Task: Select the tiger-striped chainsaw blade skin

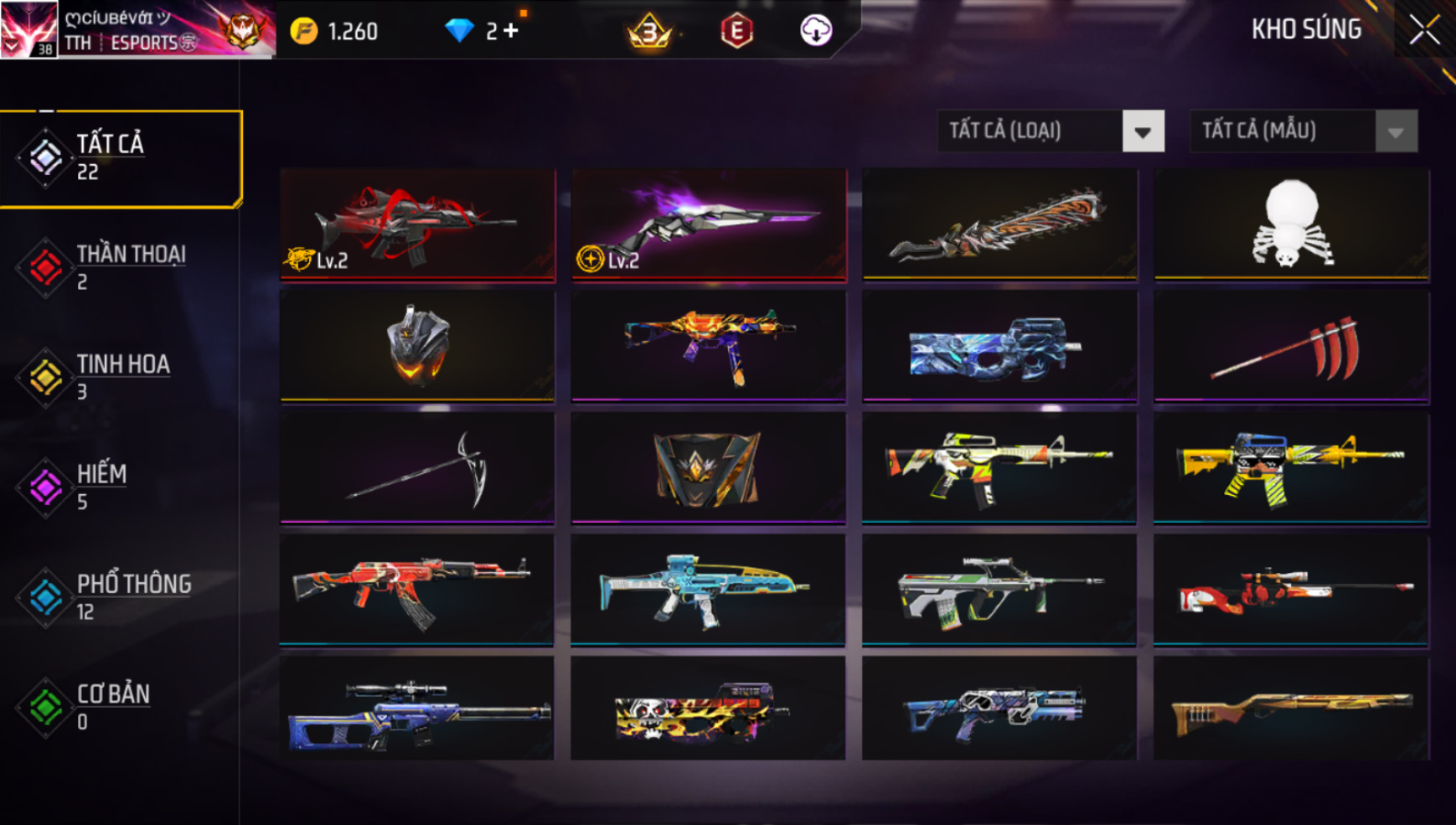Action: [999, 224]
